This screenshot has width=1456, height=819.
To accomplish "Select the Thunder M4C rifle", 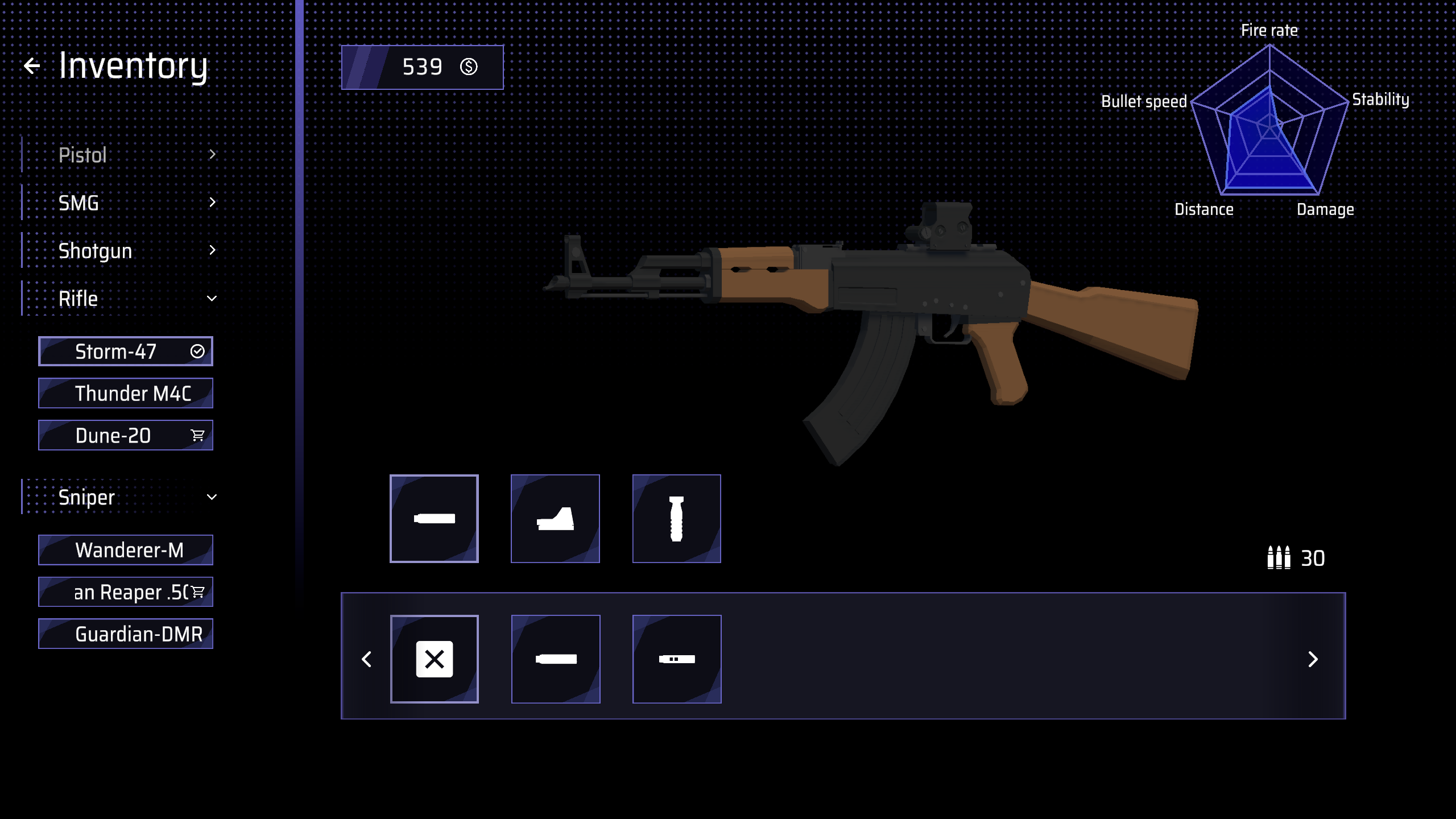I will (x=125, y=392).
